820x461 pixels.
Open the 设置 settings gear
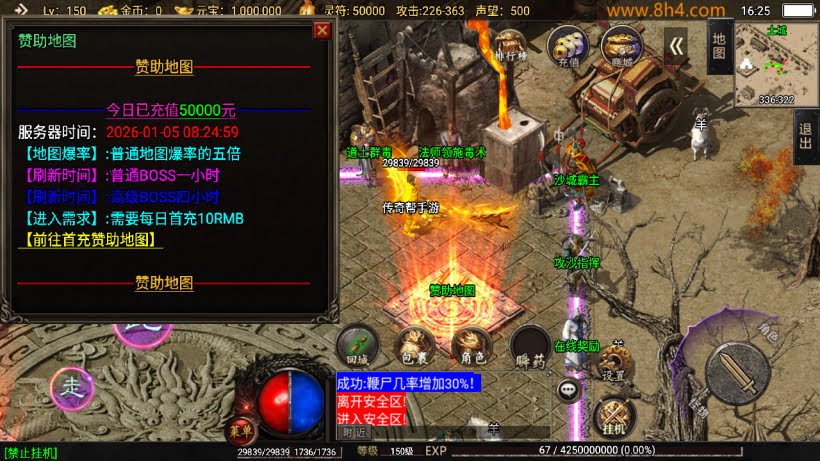[x=614, y=364]
